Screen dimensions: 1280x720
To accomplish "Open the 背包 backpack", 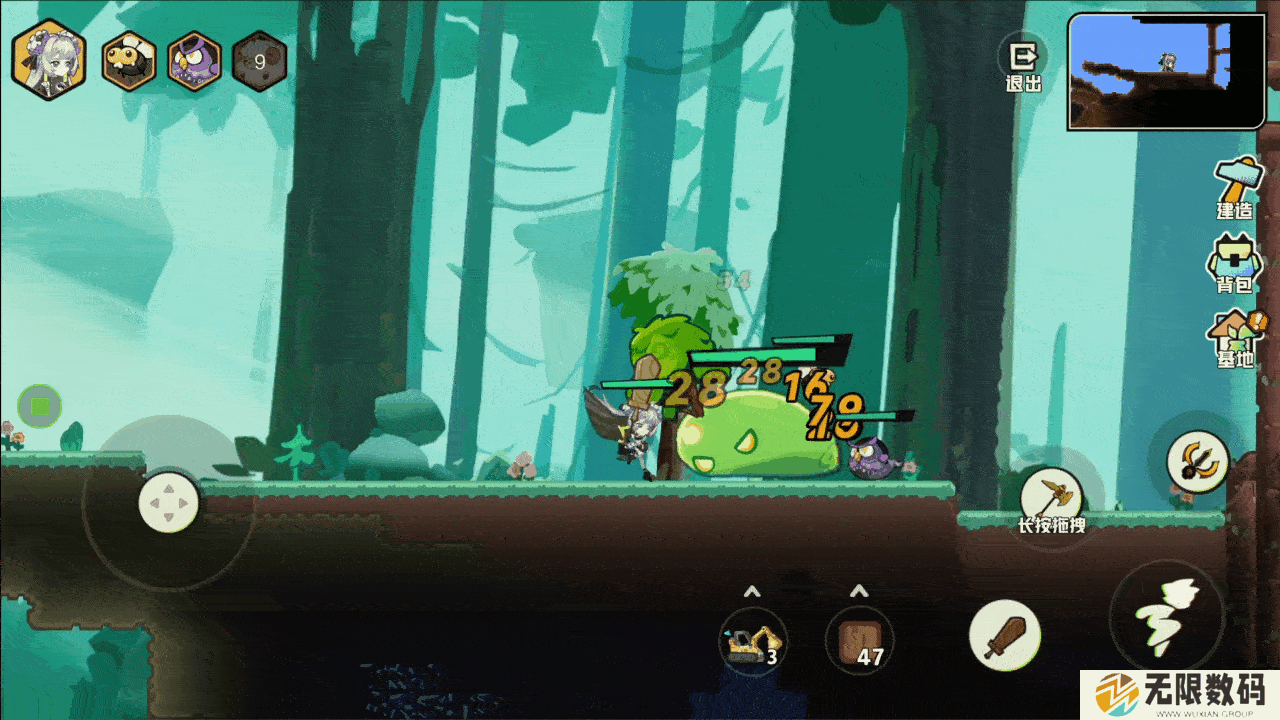I will tap(1234, 265).
